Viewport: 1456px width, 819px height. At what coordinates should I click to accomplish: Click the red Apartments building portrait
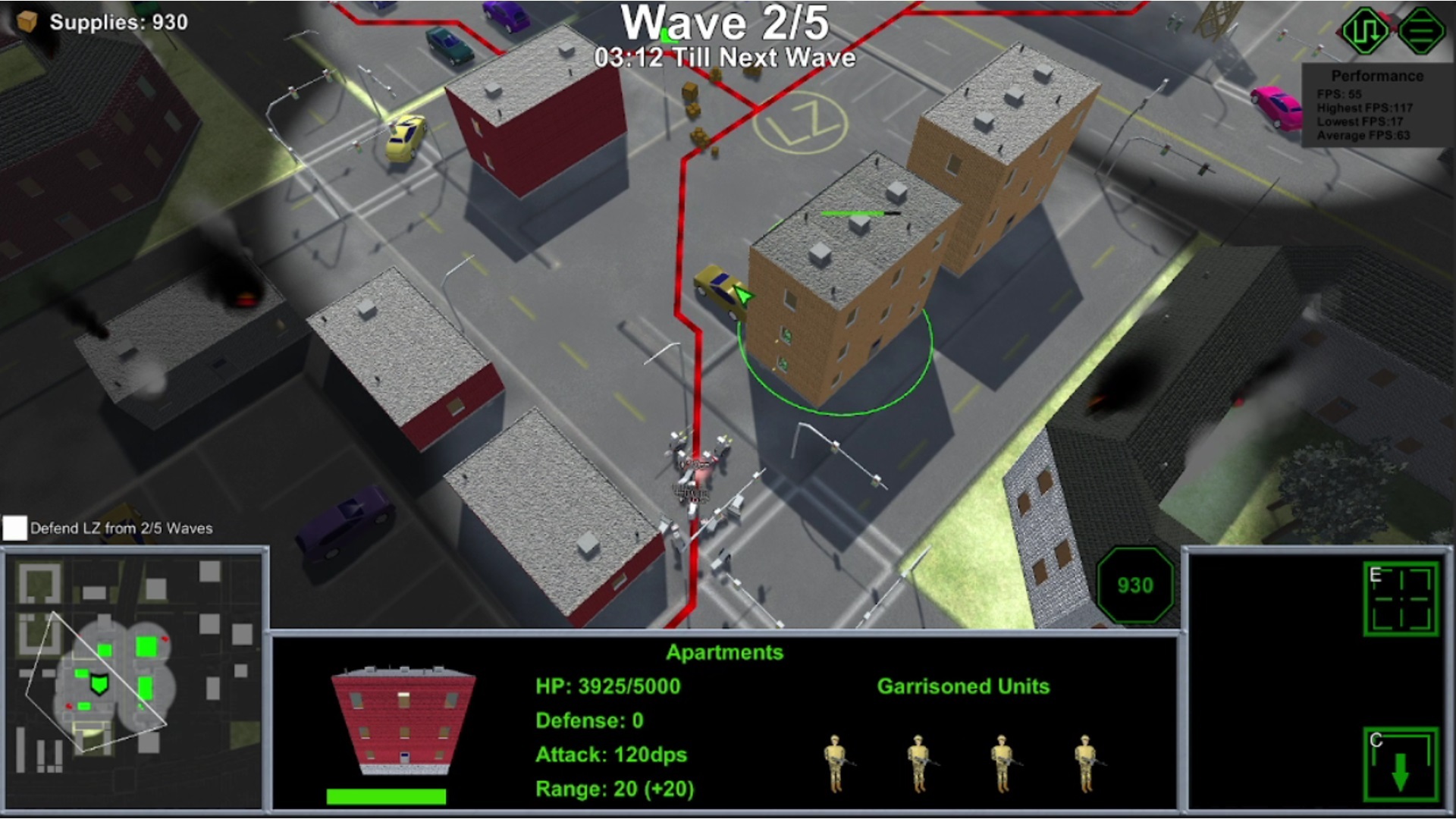(402, 724)
